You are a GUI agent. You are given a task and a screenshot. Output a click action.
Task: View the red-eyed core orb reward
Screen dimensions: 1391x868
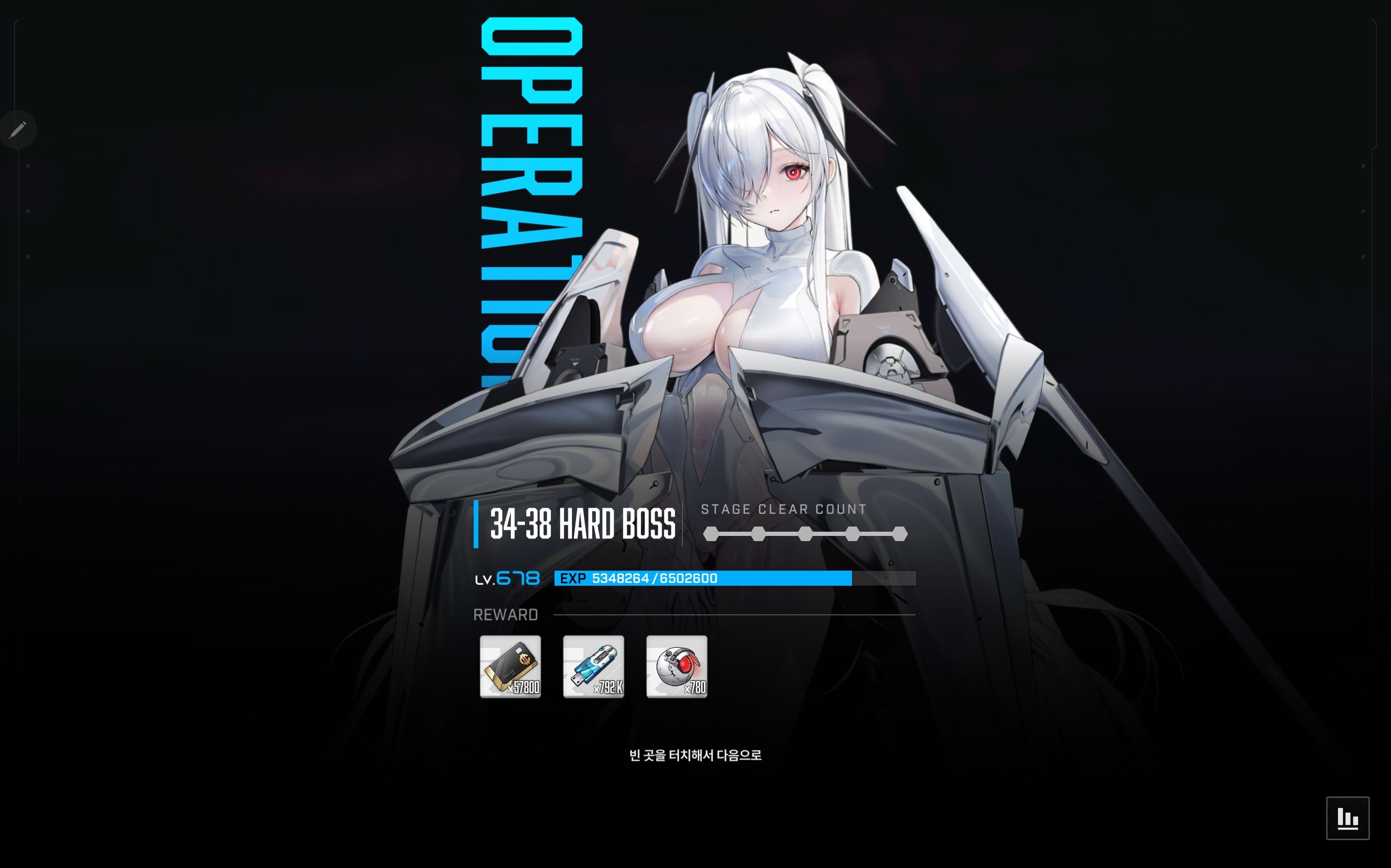click(x=677, y=666)
